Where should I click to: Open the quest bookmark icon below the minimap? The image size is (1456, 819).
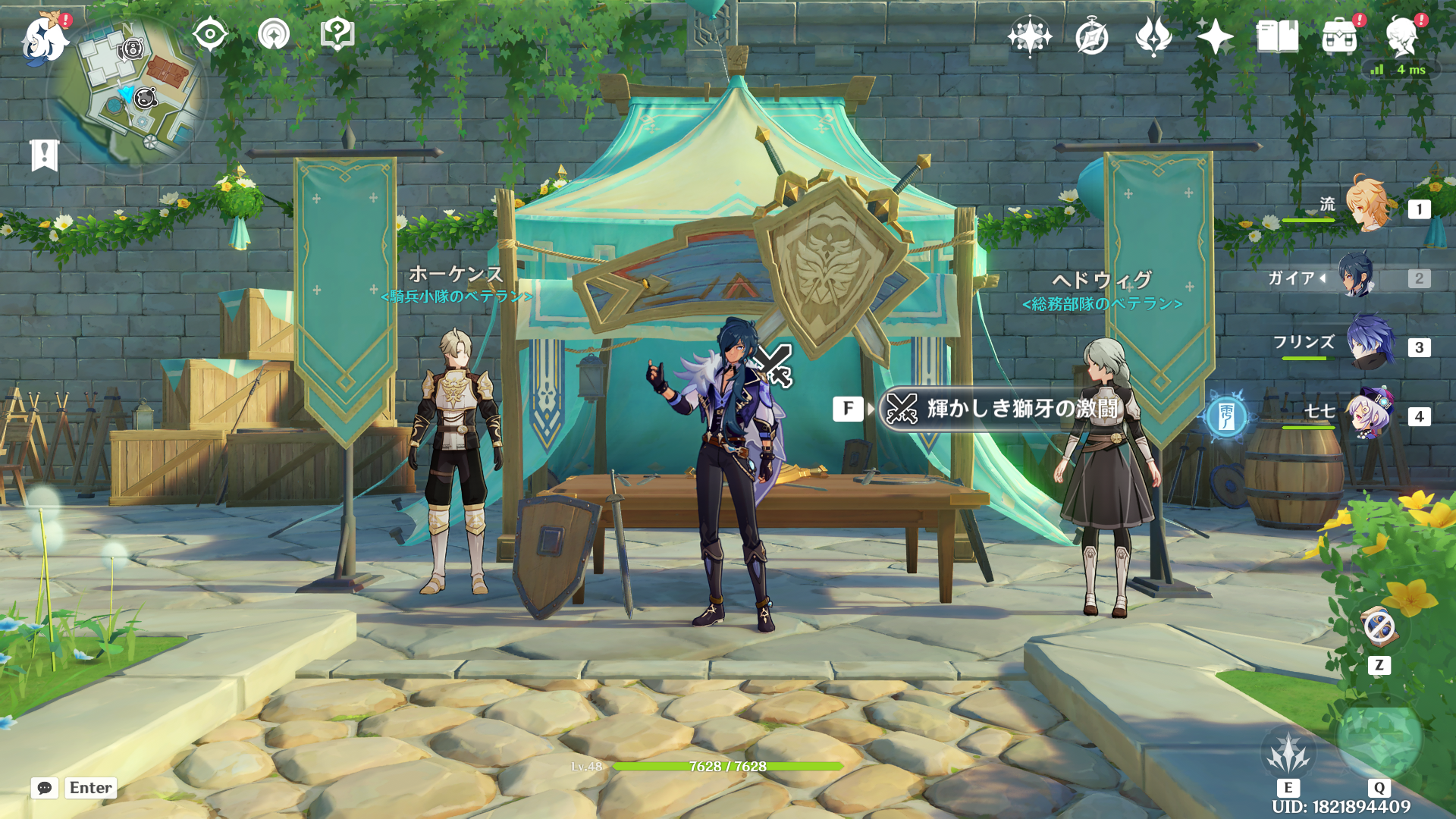(44, 155)
